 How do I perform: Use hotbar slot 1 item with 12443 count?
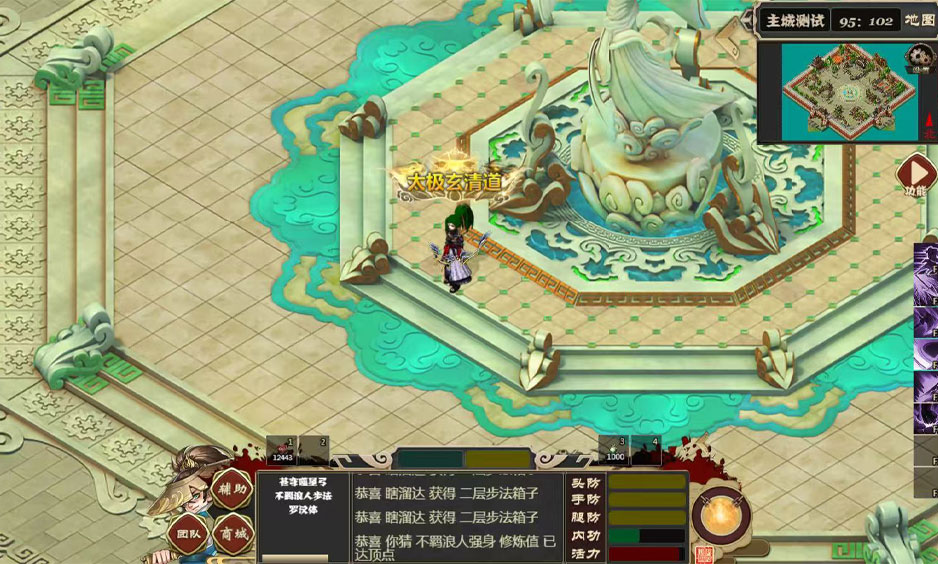[283, 451]
